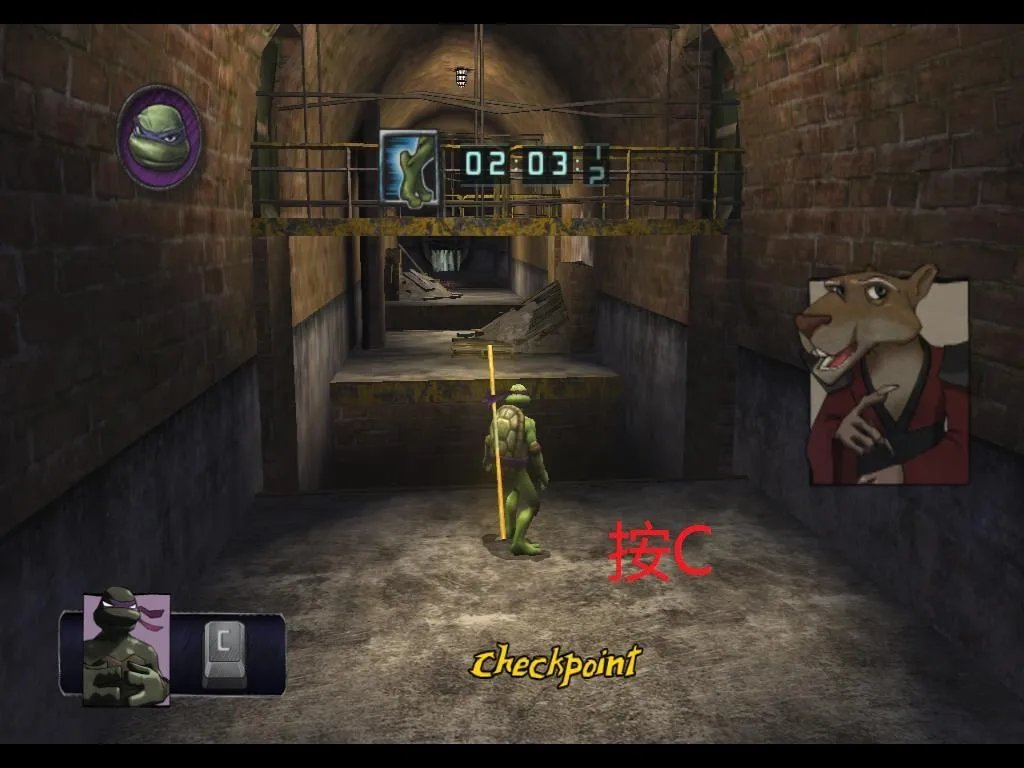Click Master Splinter's portrait
The image size is (1024, 768).
point(888,377)
